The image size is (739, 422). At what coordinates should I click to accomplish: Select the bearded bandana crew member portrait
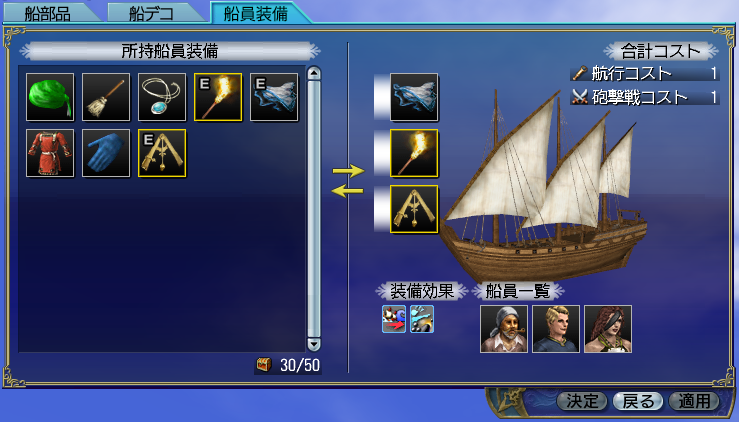pos(503,329)
